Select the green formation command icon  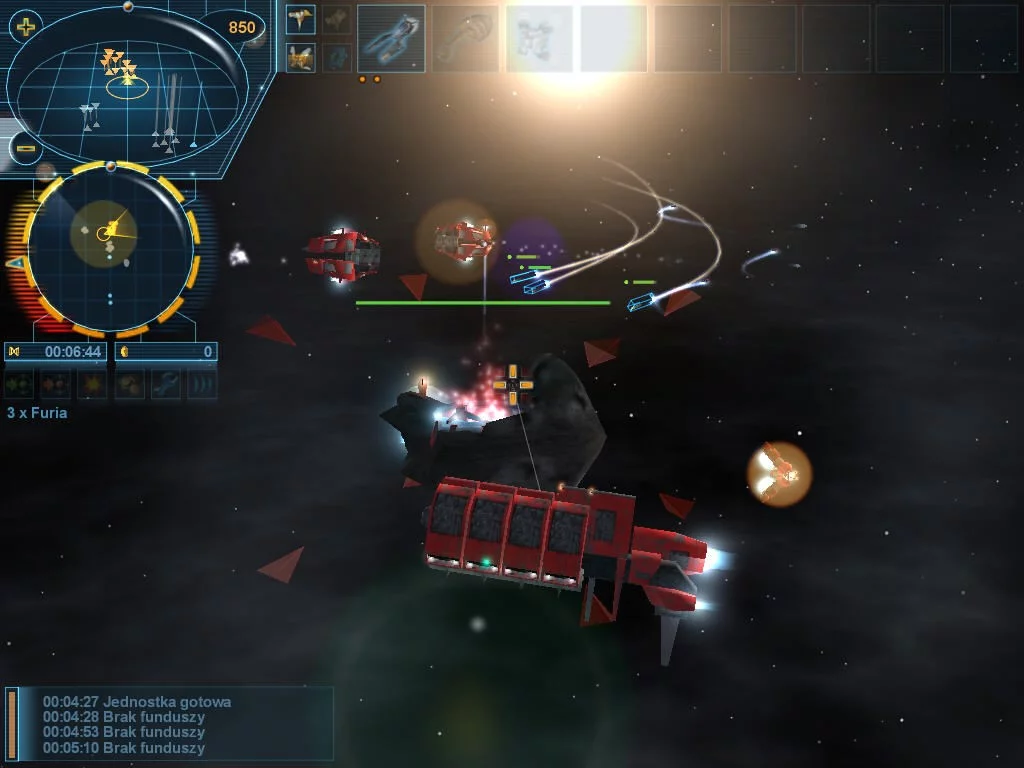pyautogui.click(x=19, y=384)
